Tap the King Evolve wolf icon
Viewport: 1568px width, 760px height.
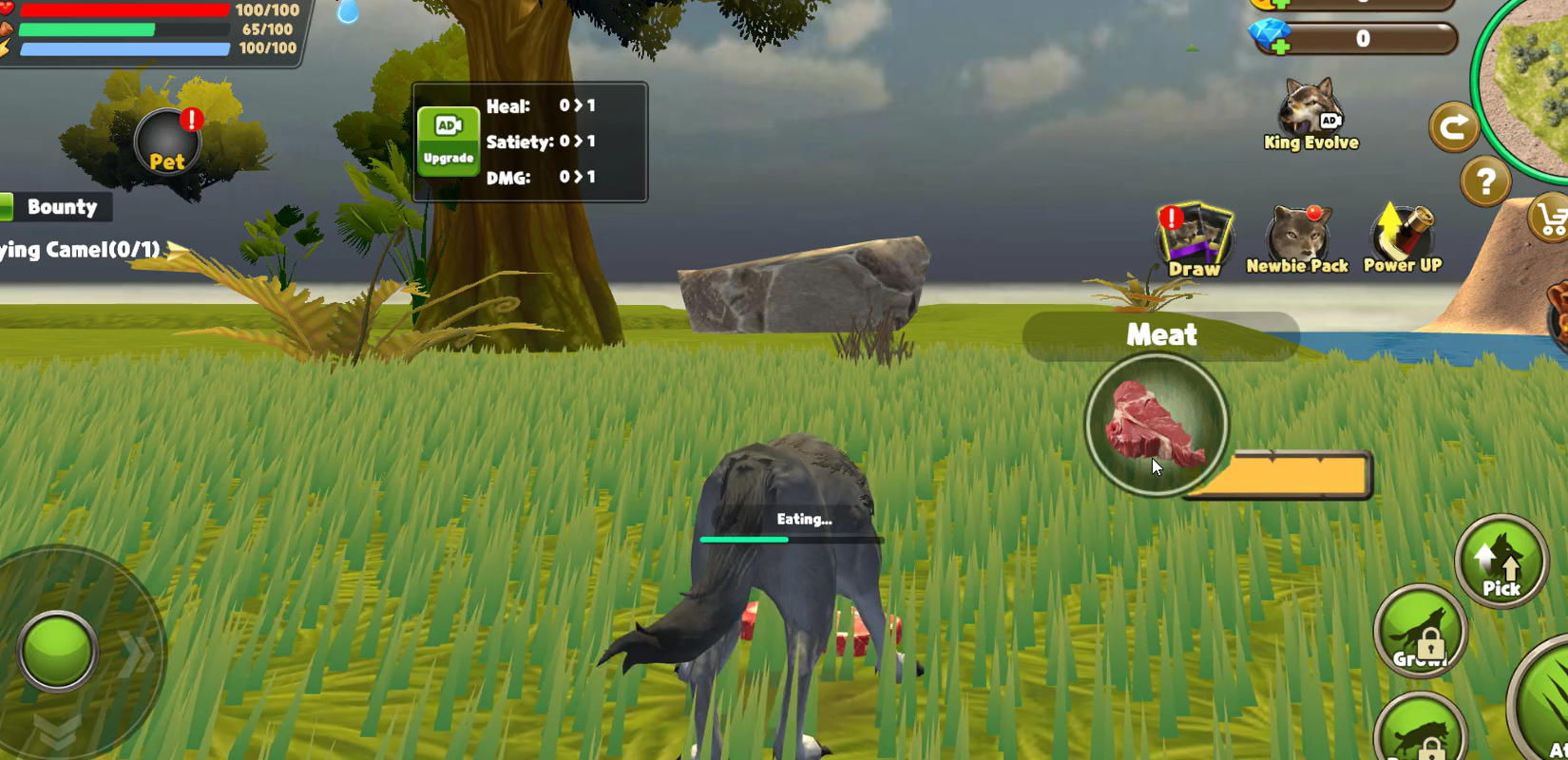click(1309, 109)
